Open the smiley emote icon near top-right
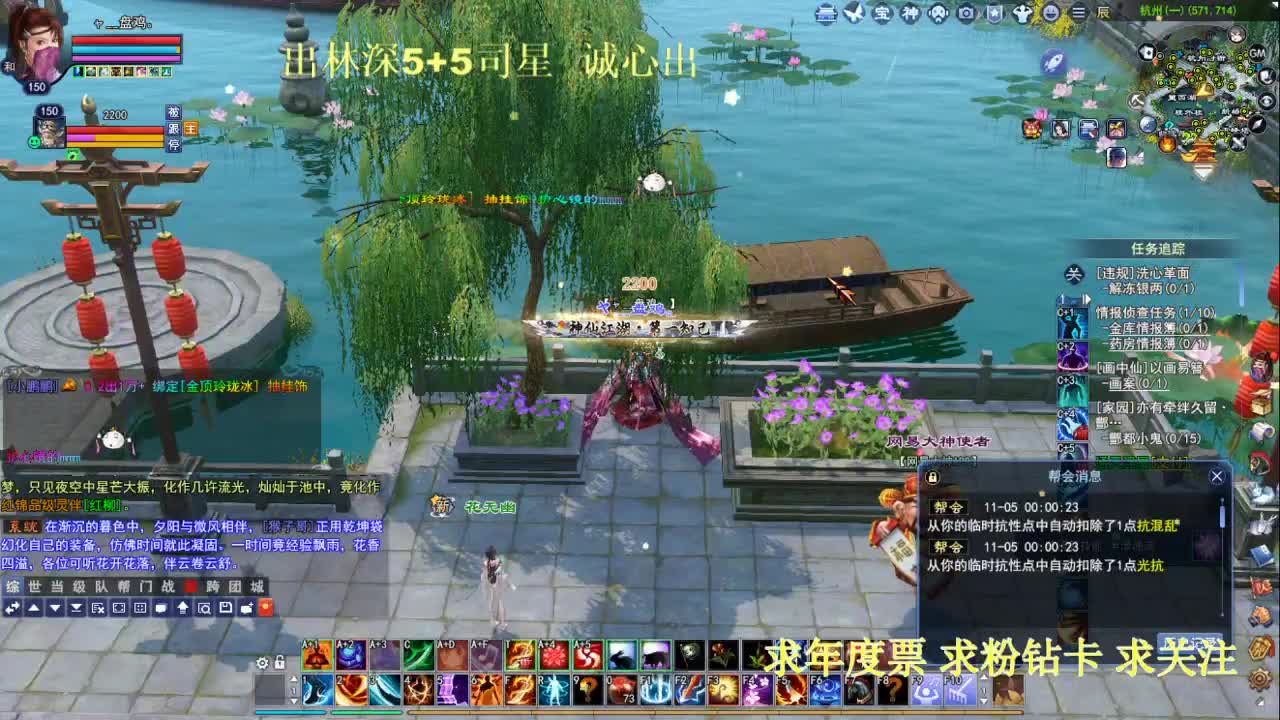This screenshot has width=1280, height=720. pos(1050,14)
